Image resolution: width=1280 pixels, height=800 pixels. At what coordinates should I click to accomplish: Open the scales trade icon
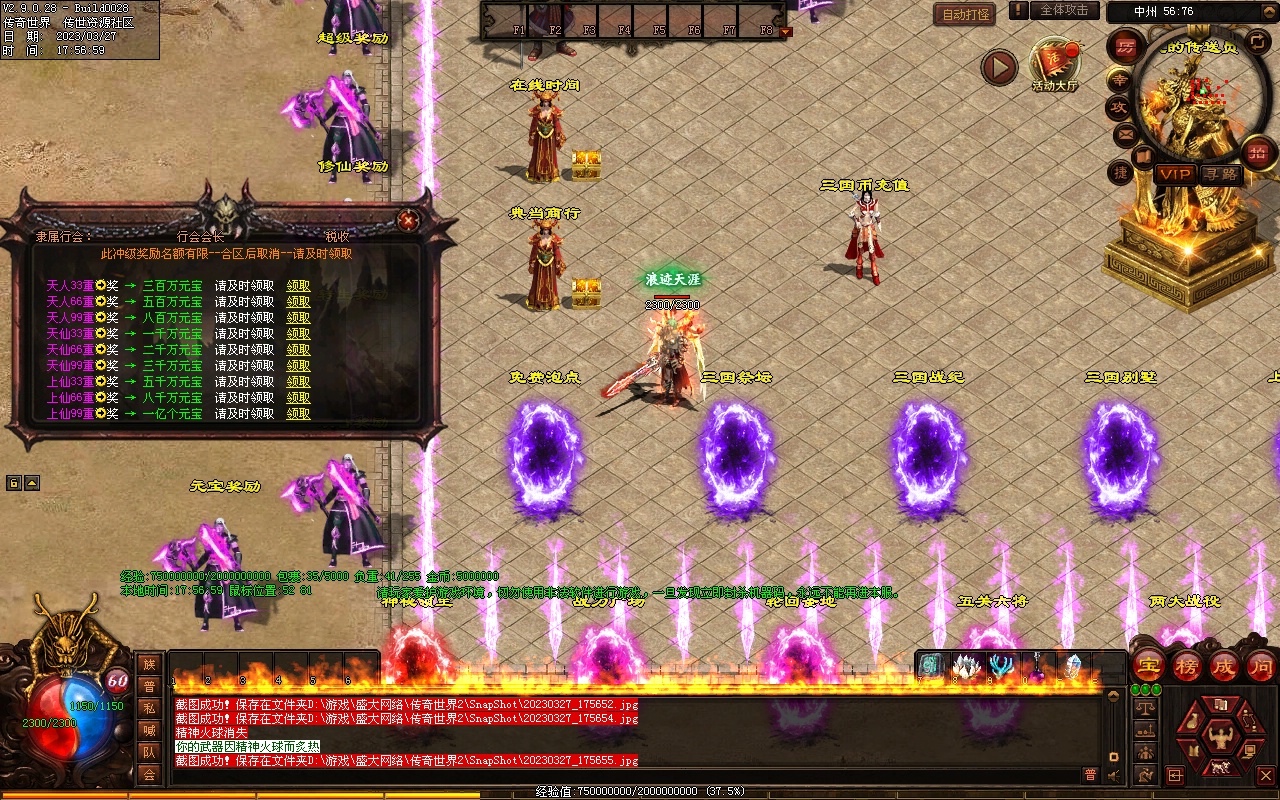tap(1146, 707)
